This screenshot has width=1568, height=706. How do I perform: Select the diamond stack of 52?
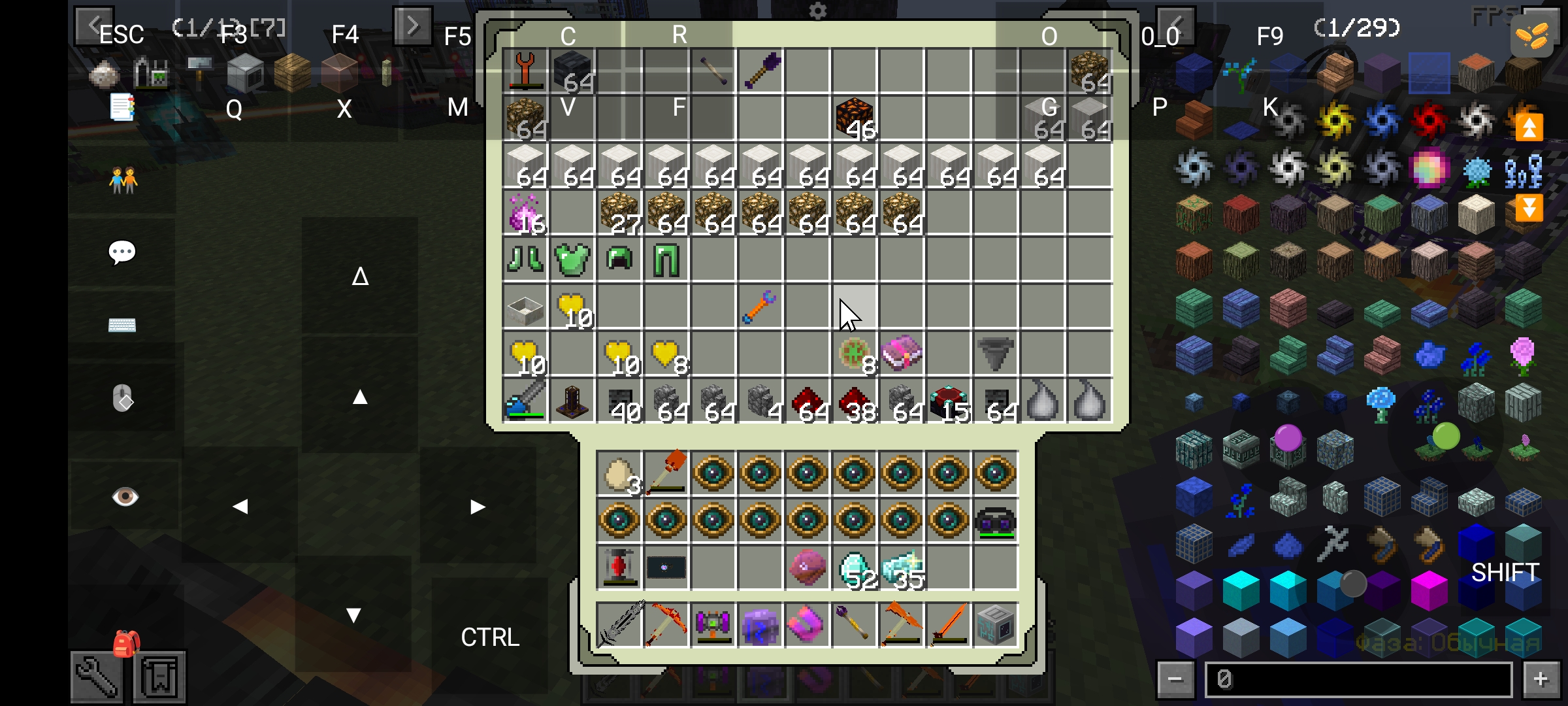[x=855, y=567]
